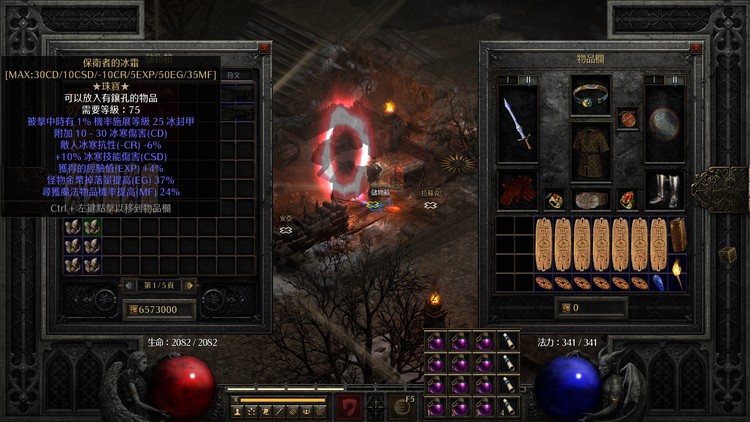
Task: Open the right skill icon marked F5
Action: click(403, 405)
